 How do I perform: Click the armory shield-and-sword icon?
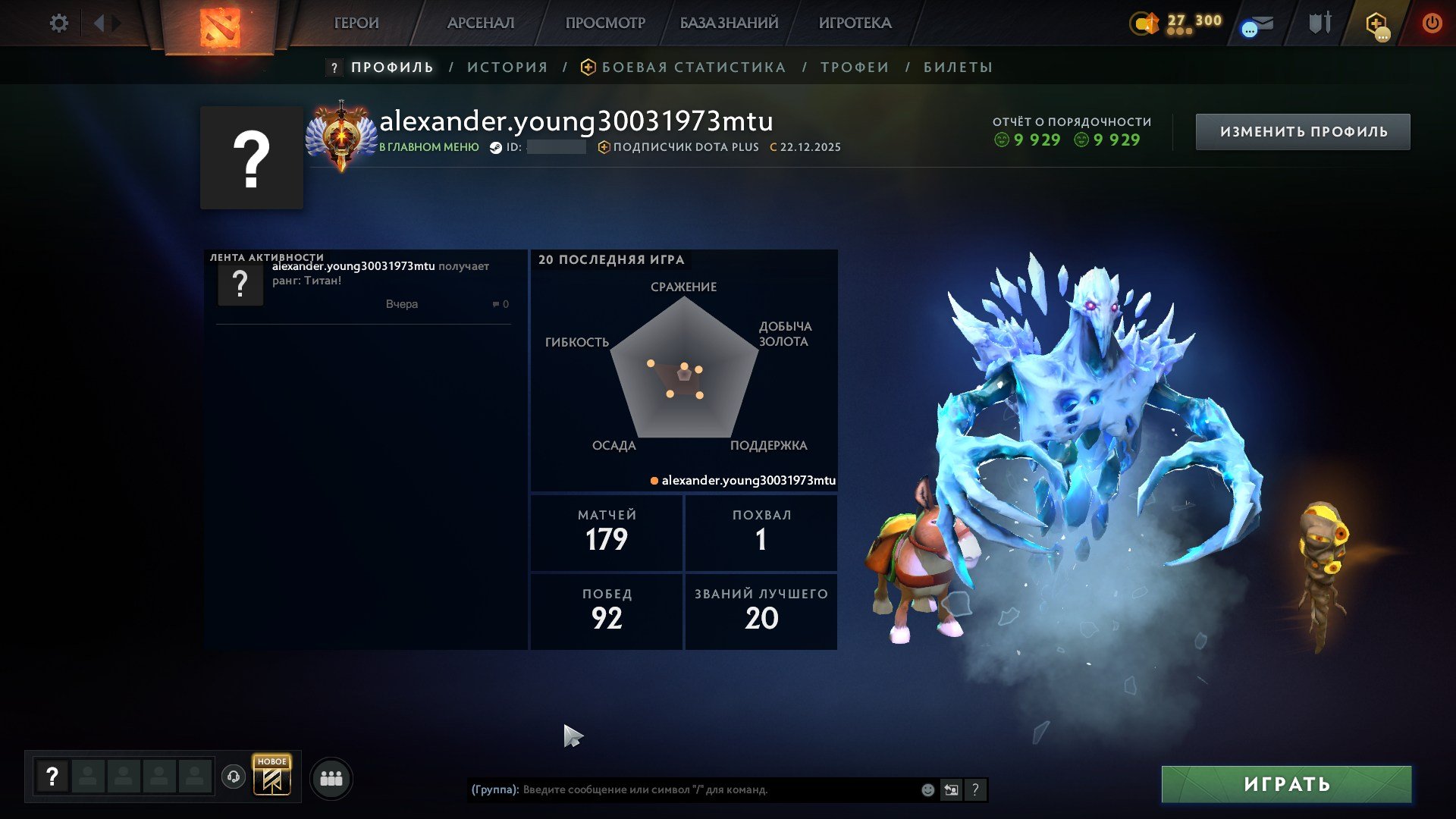[x=1319, y=23]
